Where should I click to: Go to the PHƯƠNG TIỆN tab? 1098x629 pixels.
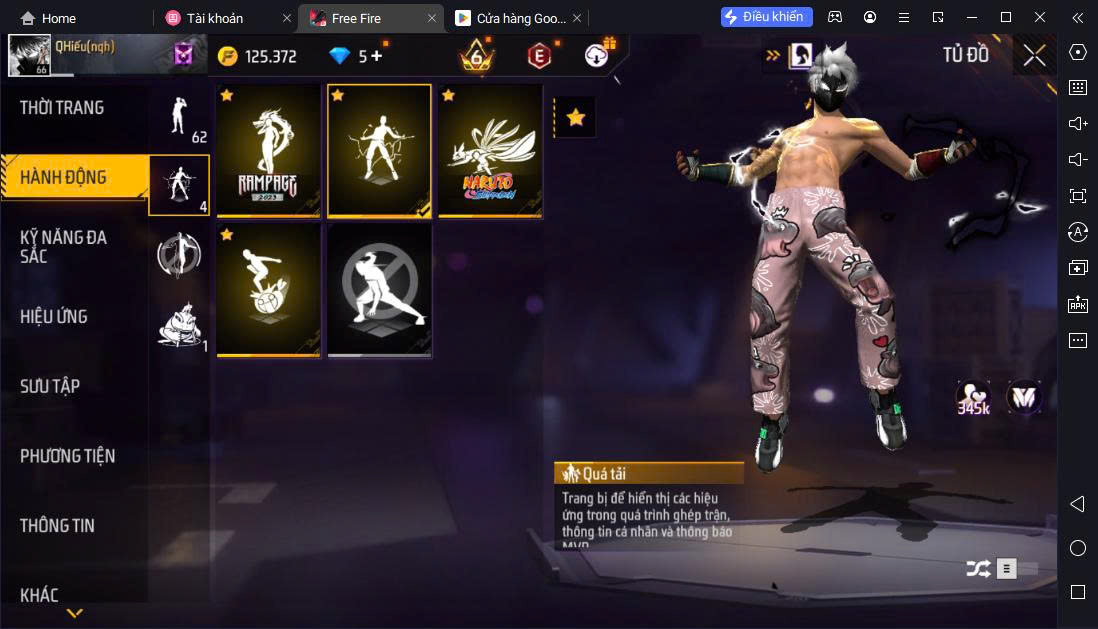(x=68, y=456)
